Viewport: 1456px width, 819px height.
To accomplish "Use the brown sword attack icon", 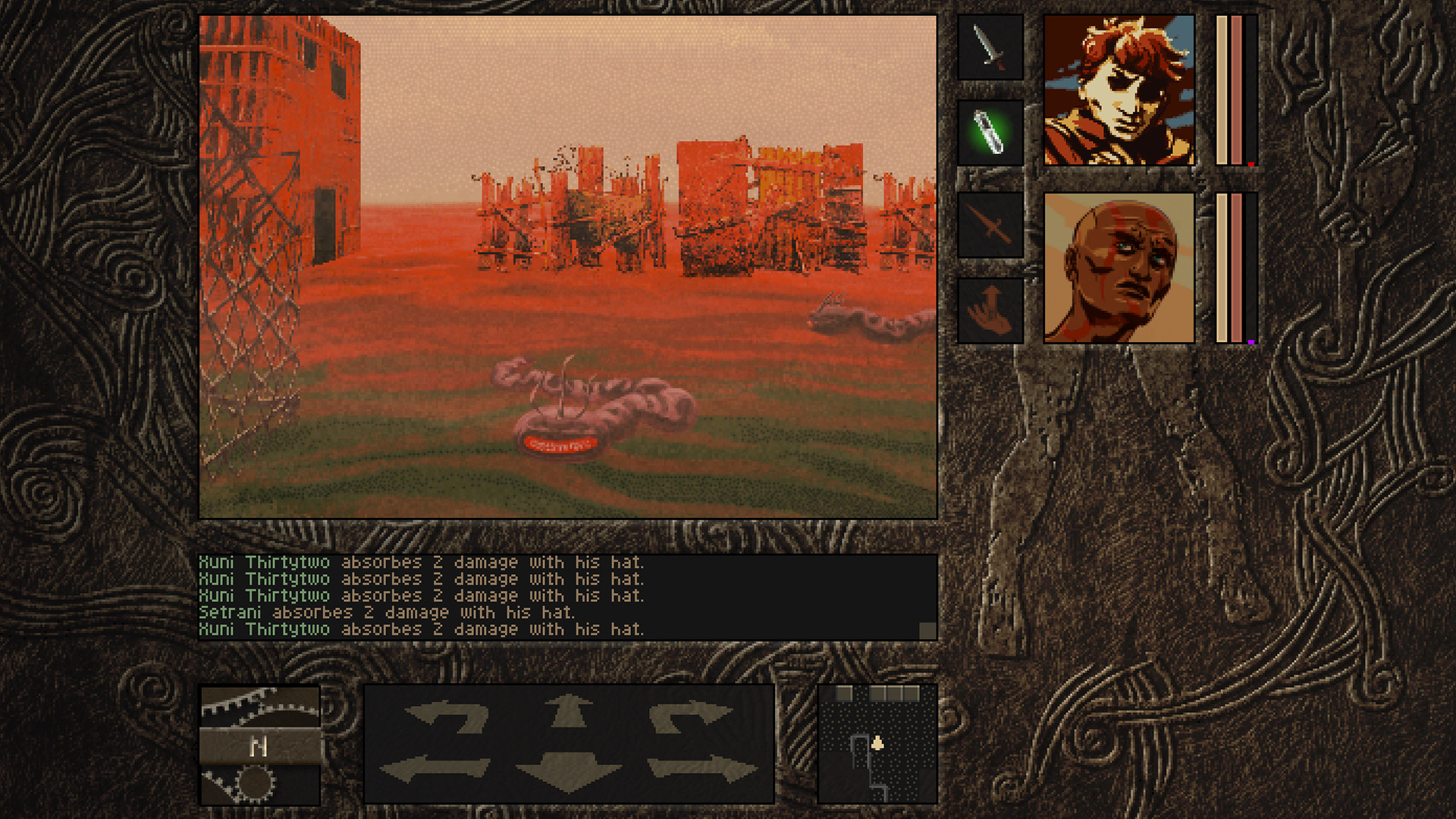I will (990, 226).
